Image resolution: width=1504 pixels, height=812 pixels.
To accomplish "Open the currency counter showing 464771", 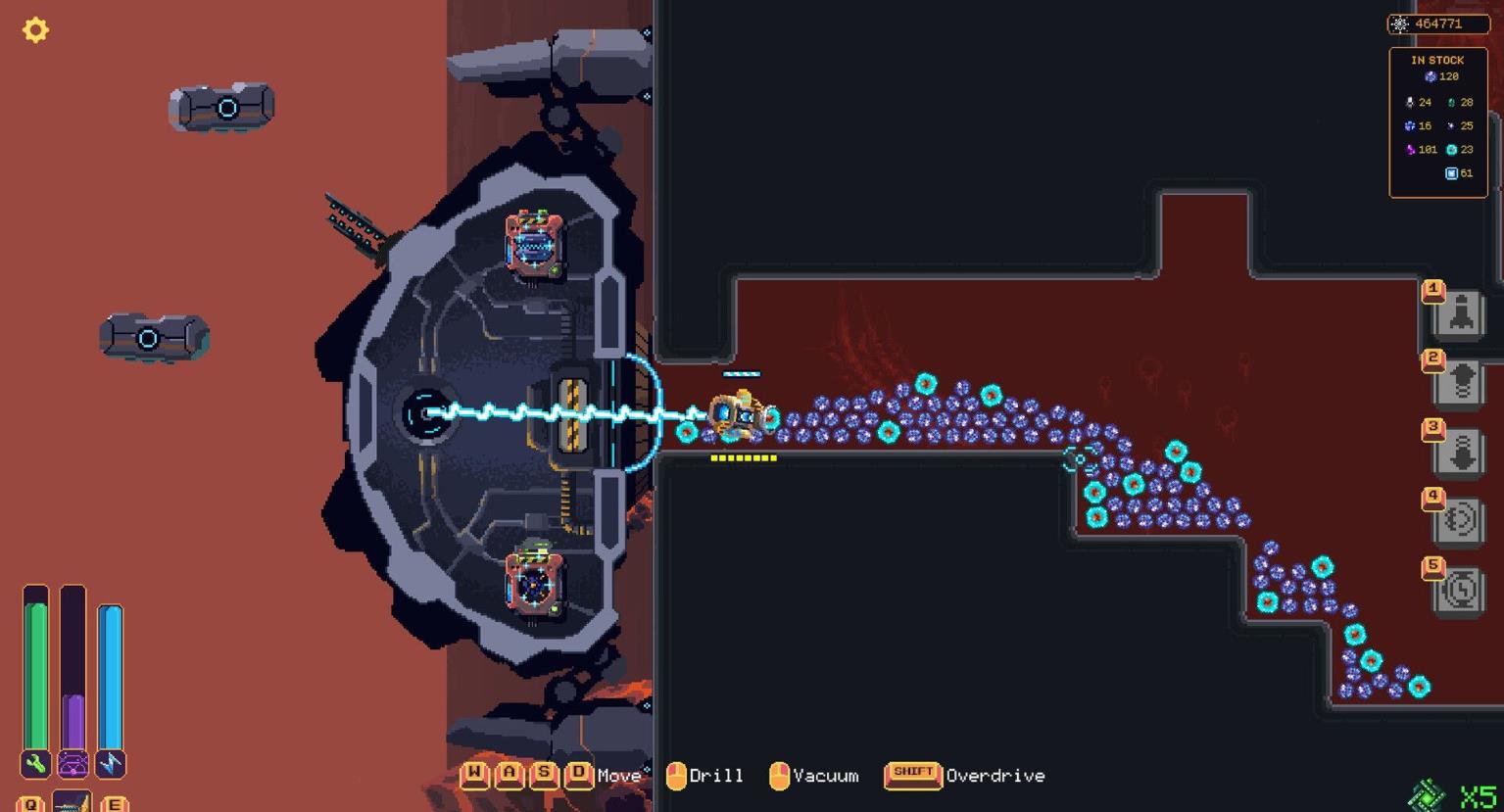I will [1440, 24].
